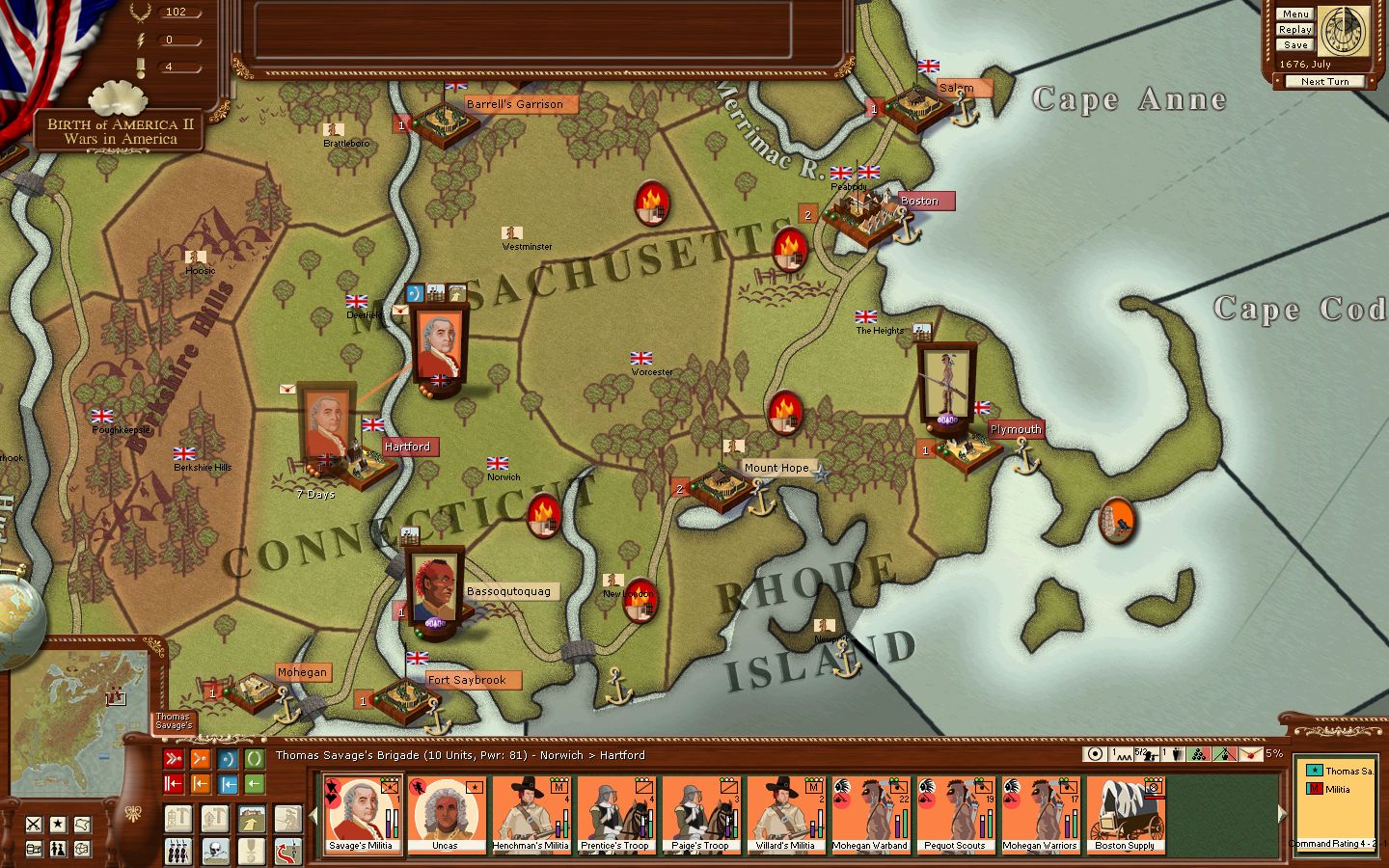
Task: Select the Pequot Scouts unit card
Action: [x=955, y=815]
